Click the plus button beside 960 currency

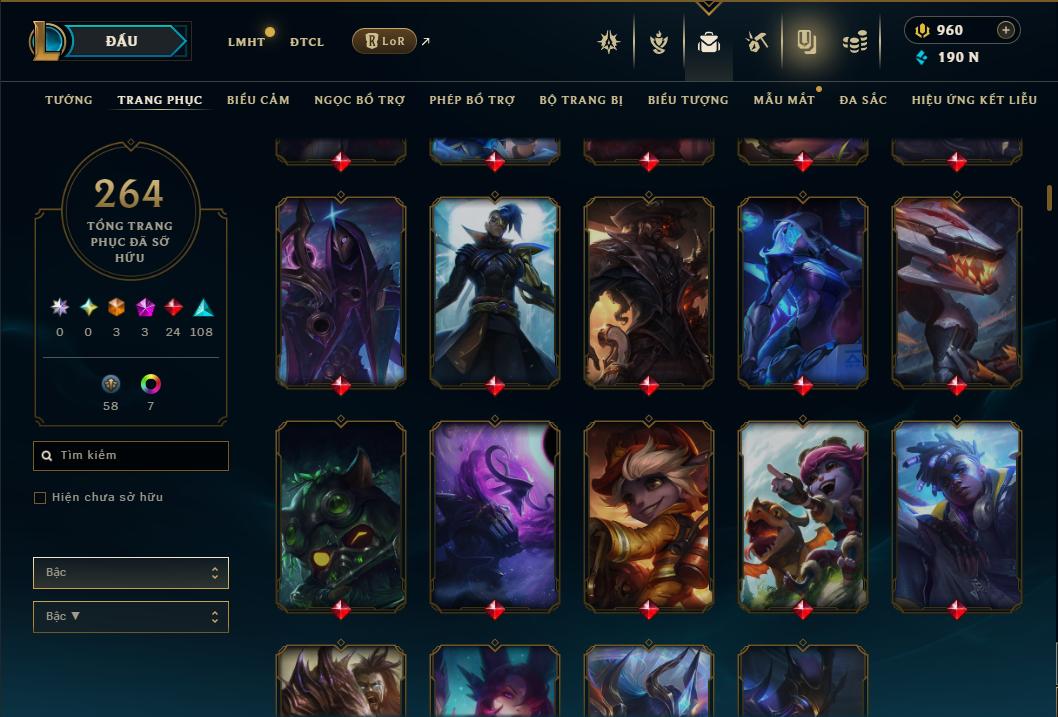tap(1006, 30)
